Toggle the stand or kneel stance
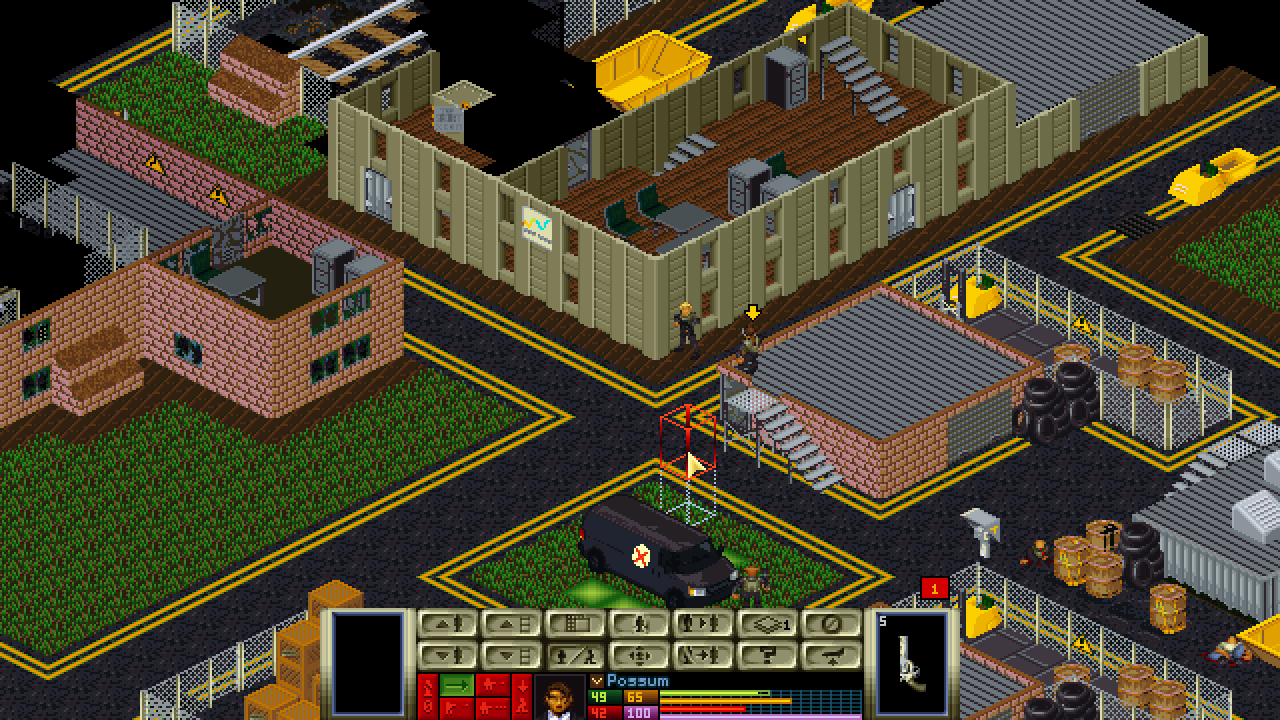 point(575,656)
